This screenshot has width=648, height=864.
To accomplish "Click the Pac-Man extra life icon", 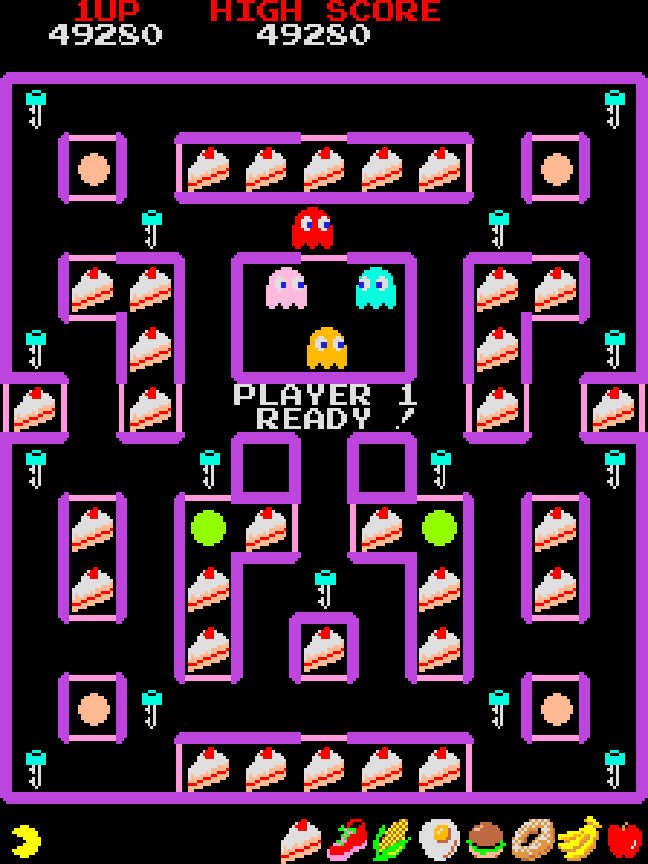I will coord(26,839).
